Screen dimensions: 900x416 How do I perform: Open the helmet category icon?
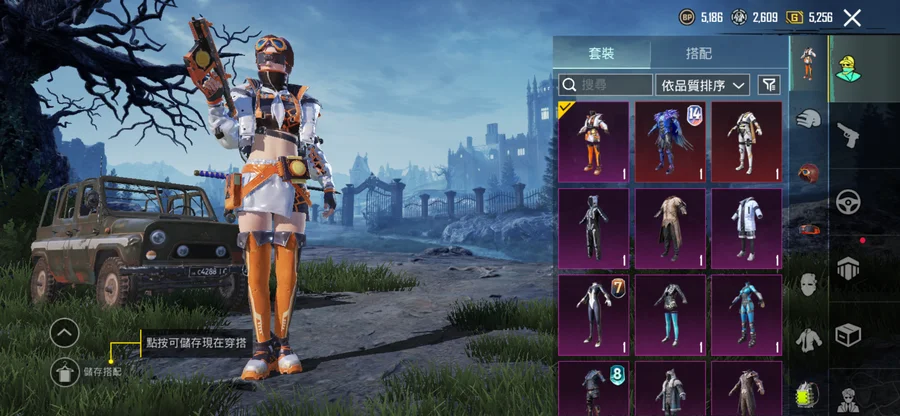tap(808, 119)
